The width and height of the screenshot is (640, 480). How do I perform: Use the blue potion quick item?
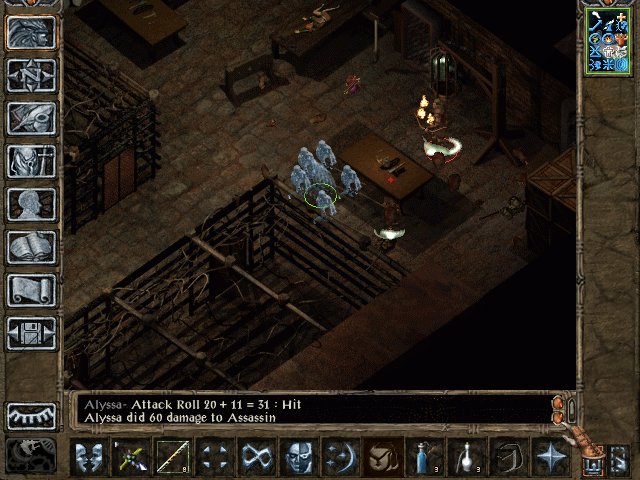point(425,457)
